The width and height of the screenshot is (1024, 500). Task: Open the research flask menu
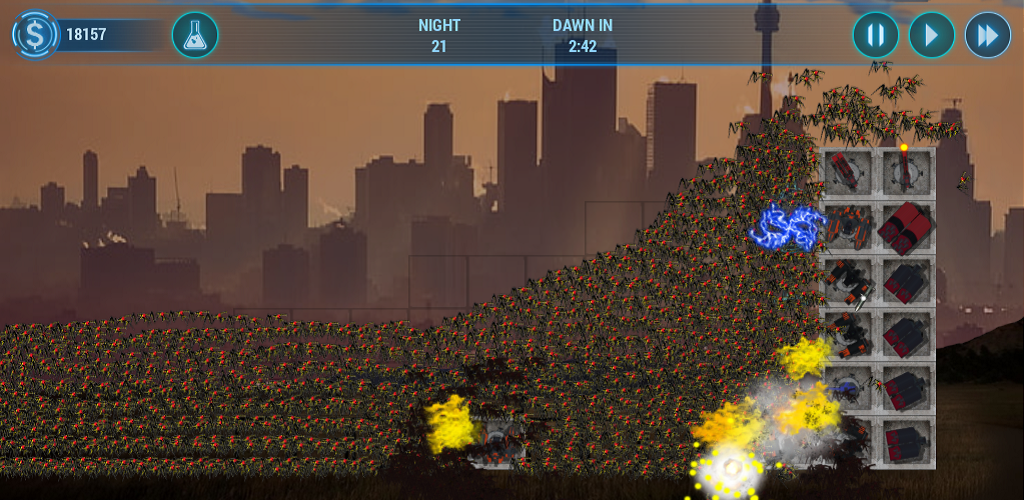[195, 35]
